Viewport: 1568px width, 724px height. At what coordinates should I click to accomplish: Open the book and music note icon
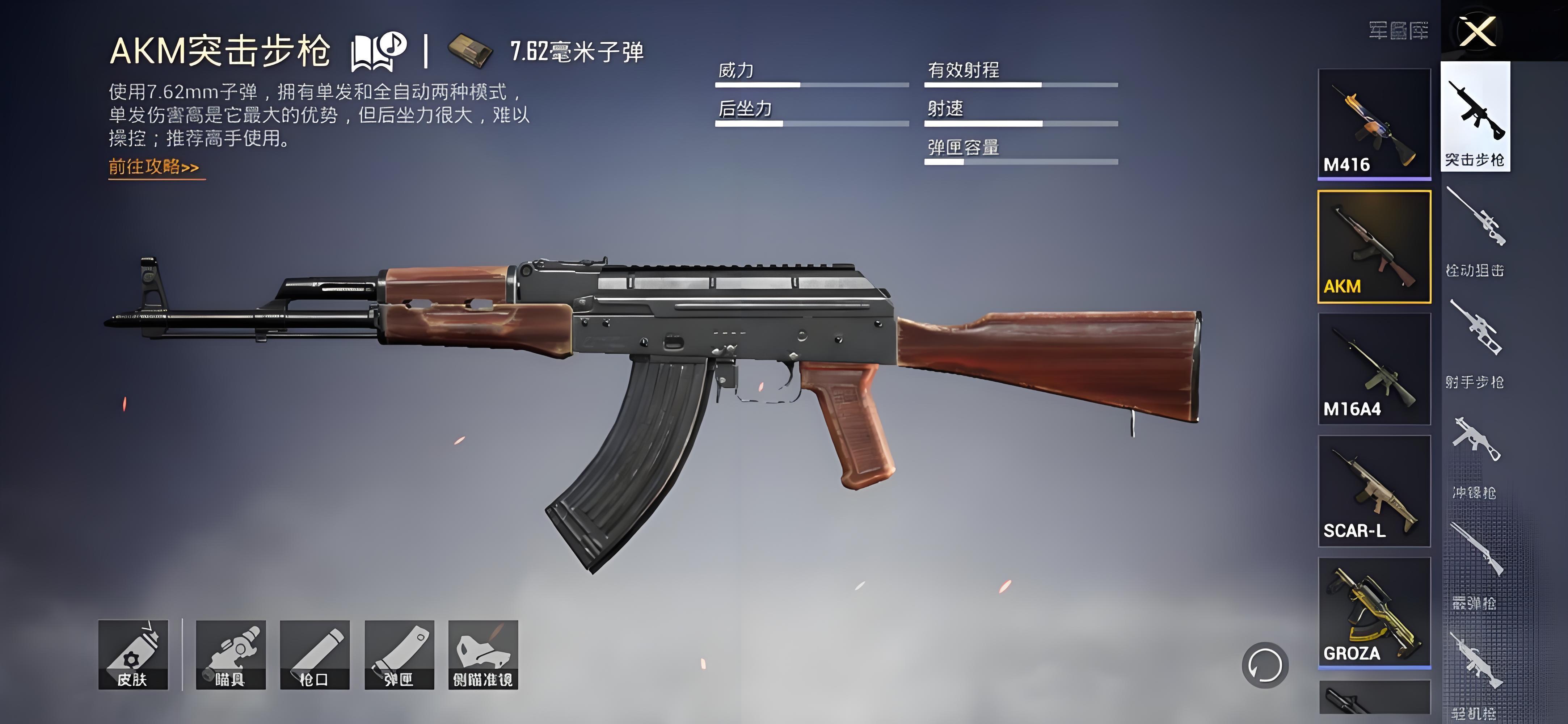point(378,51)
